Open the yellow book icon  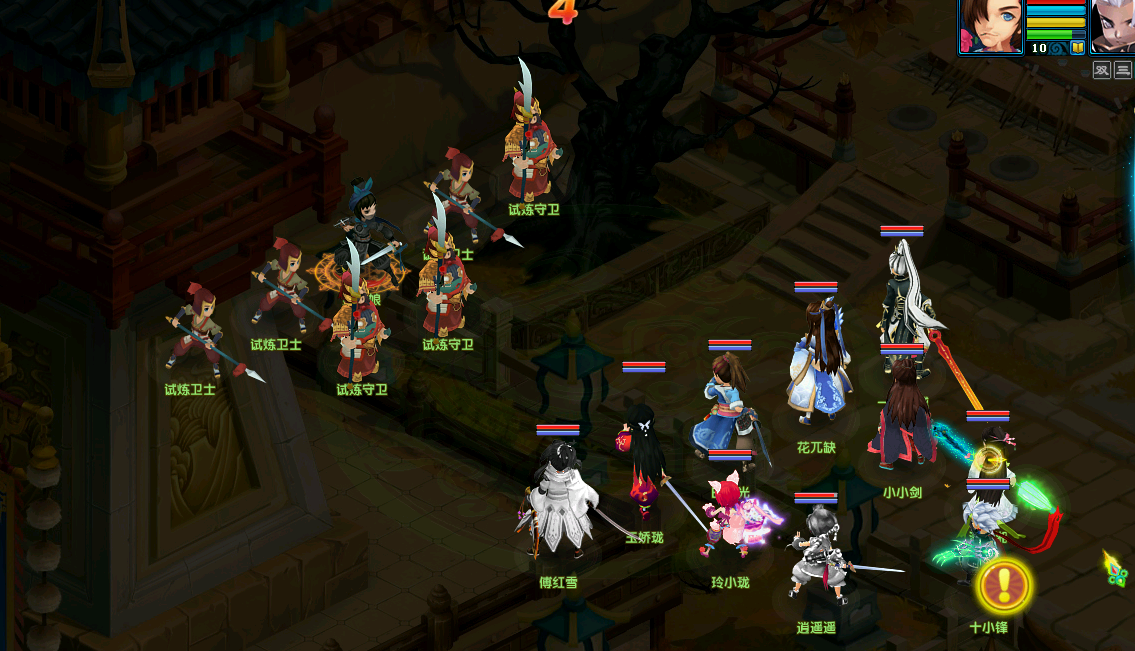pos(1078,47)
